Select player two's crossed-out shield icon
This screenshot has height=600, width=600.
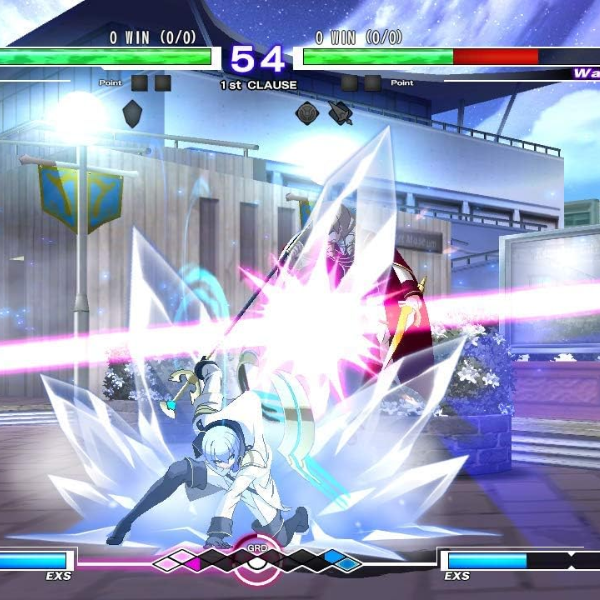pyautogui.click(x=340, y=113)
